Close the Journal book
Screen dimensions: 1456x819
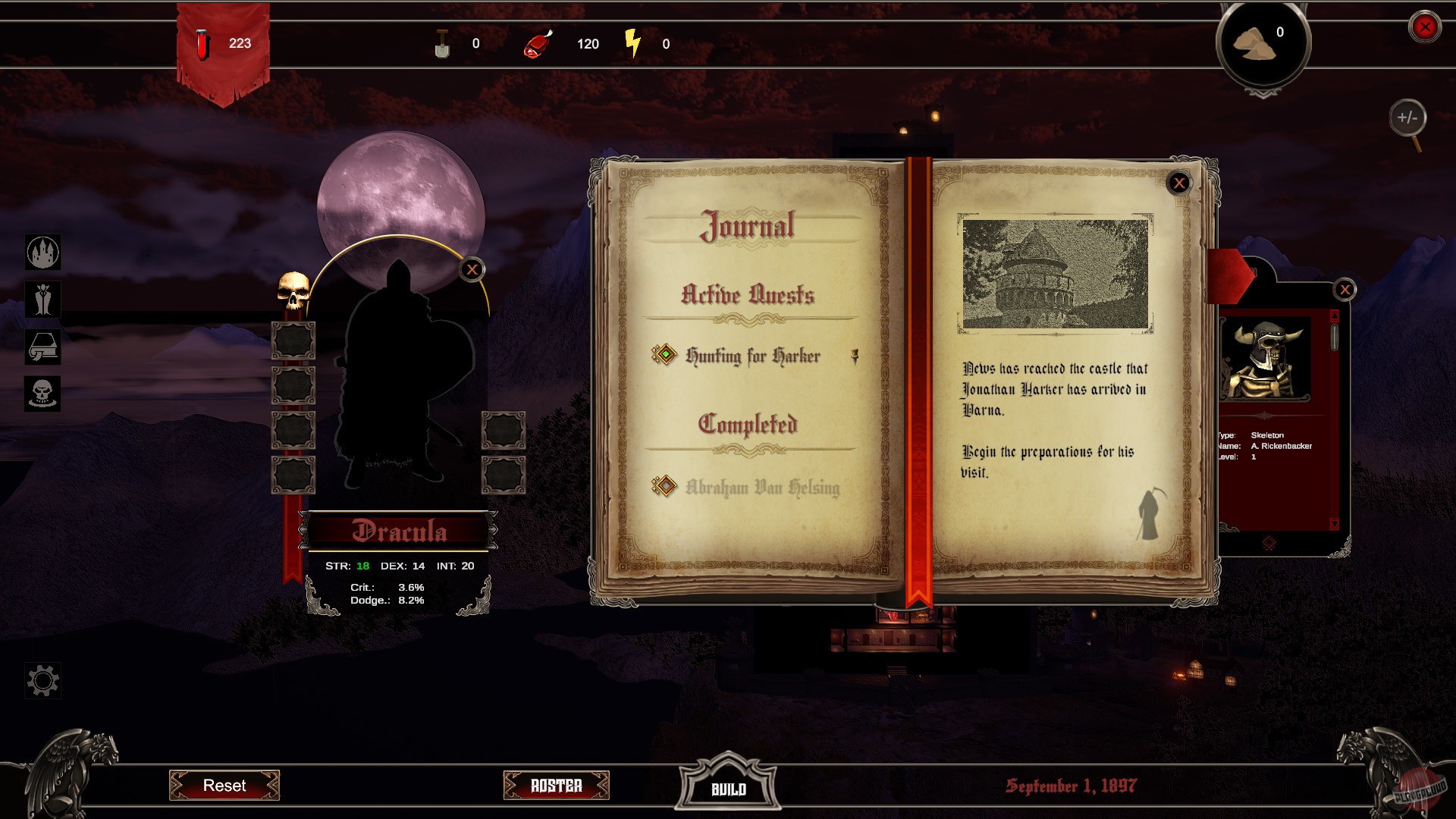tap(1178, 183)
